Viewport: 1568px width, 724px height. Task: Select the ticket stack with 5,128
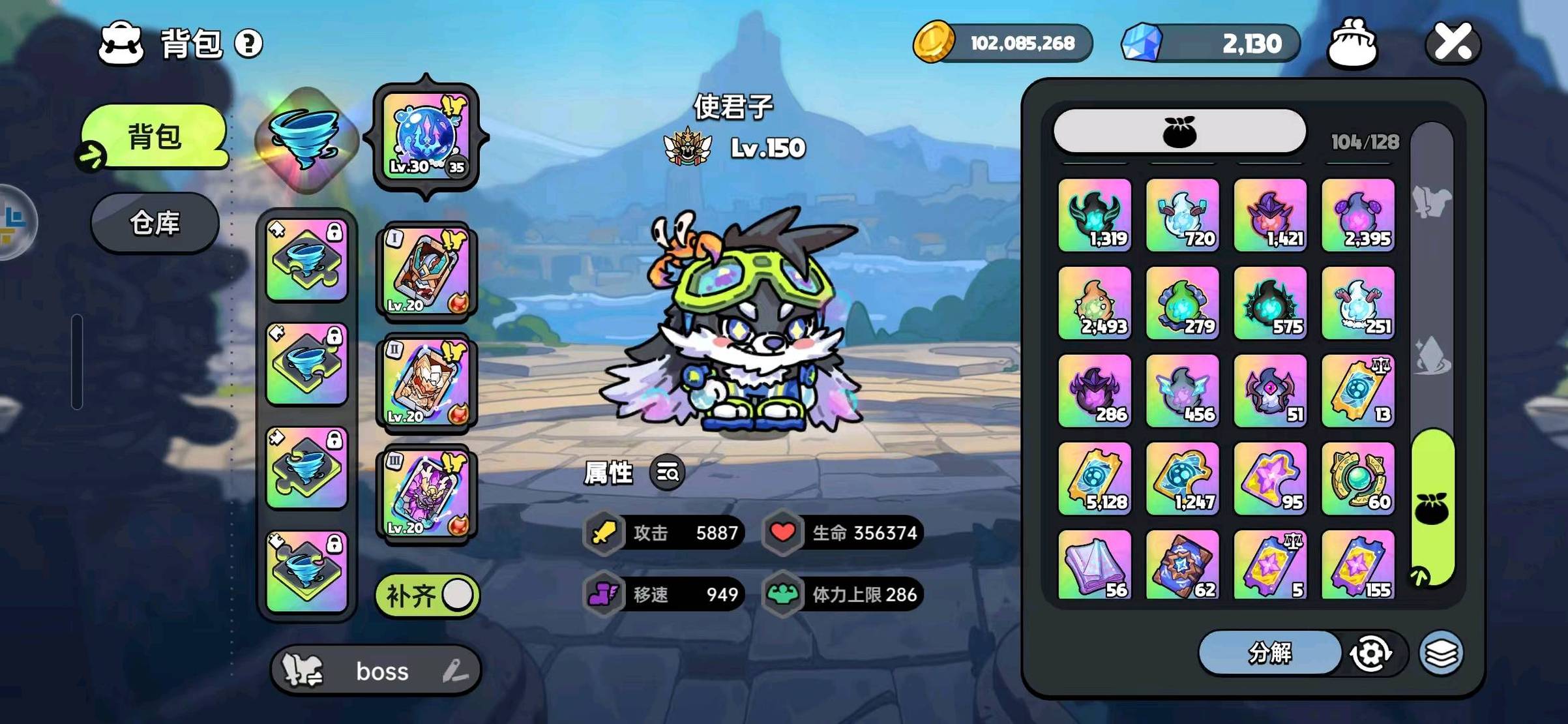(x=1095, y=479)
